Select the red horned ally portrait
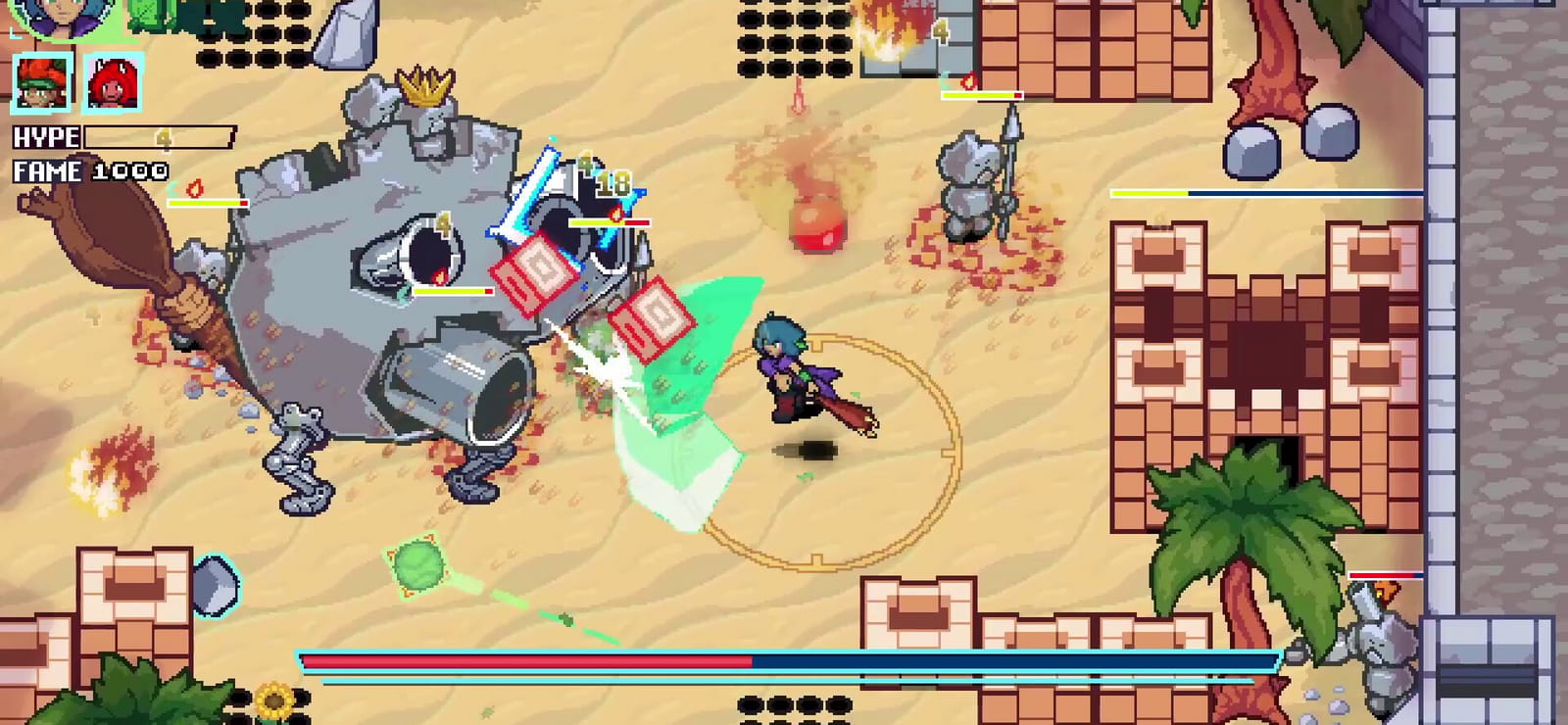This screenshot has height=725, width=1568. (114, 82)
